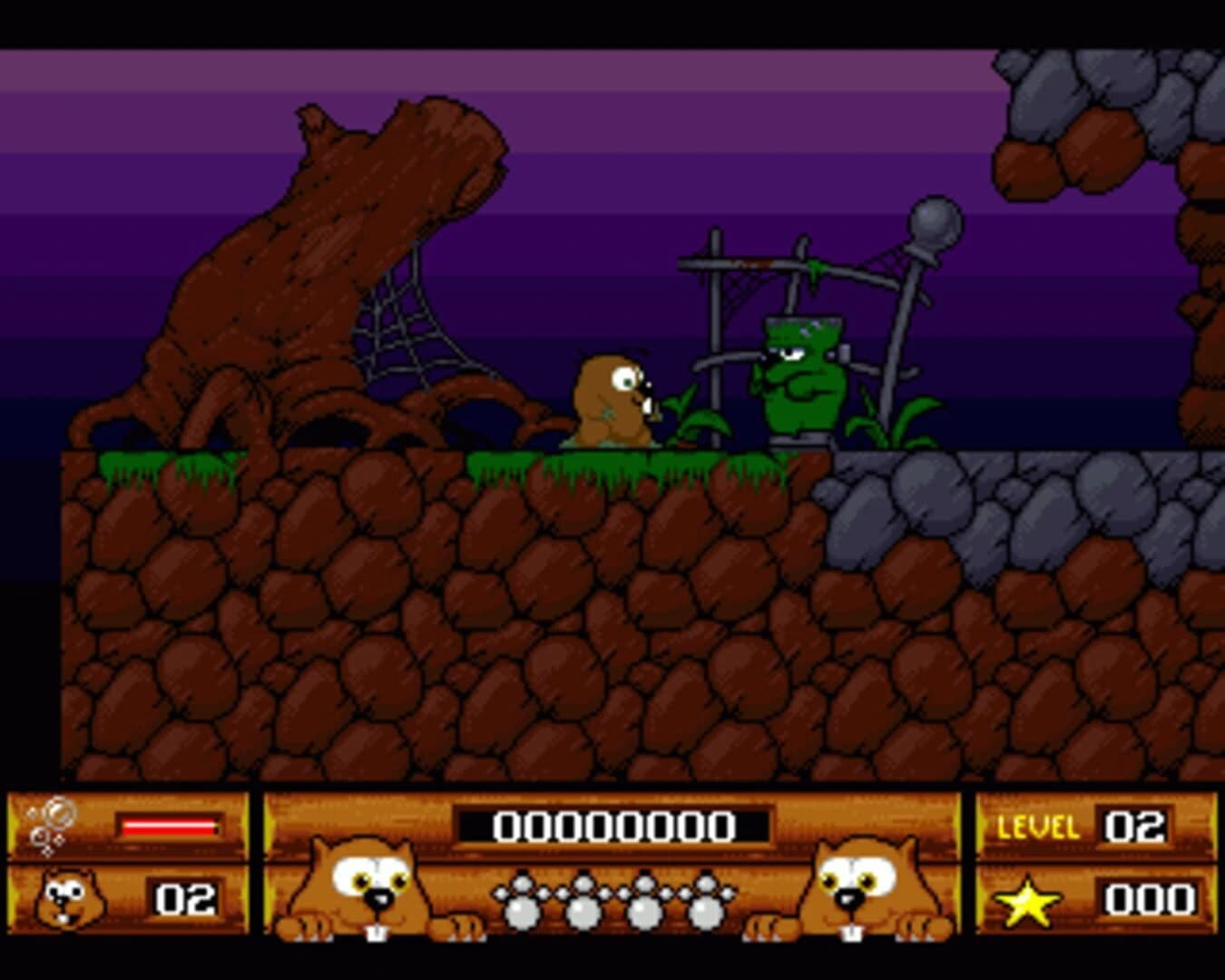The width and height of the screenshot is (1225, 980).
Task: Click the LEVEL label in the HUD
Action: [x=1037, y=826]
